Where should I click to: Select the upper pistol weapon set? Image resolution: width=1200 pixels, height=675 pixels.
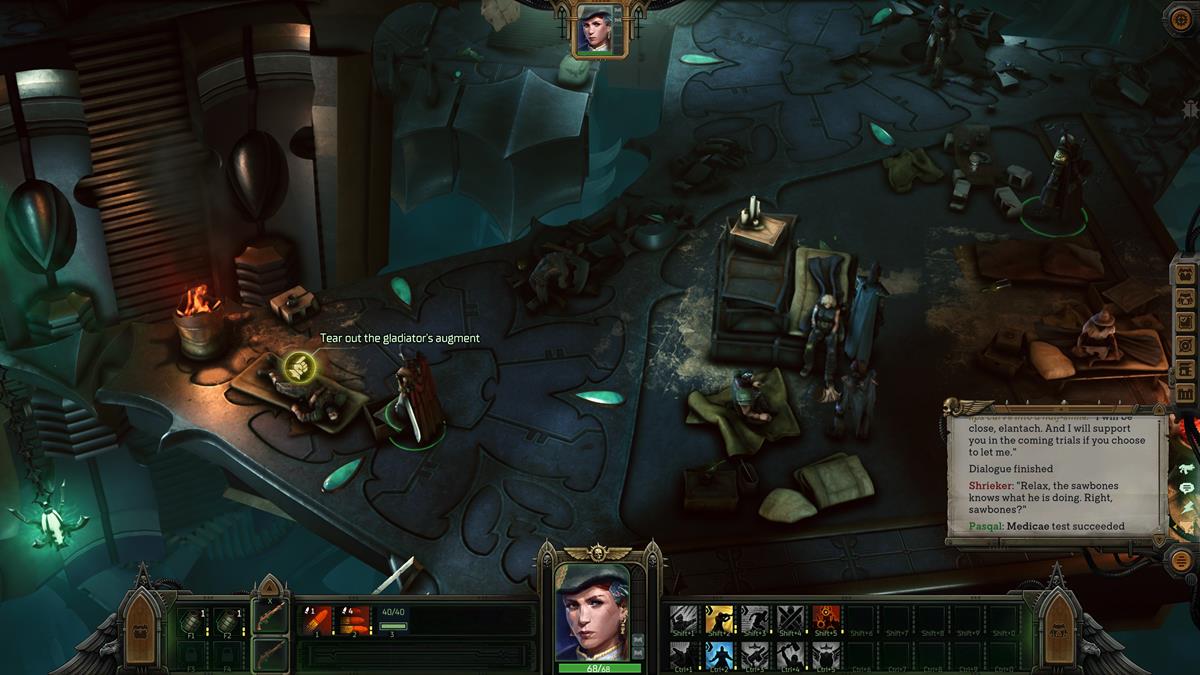coord(270,616)
